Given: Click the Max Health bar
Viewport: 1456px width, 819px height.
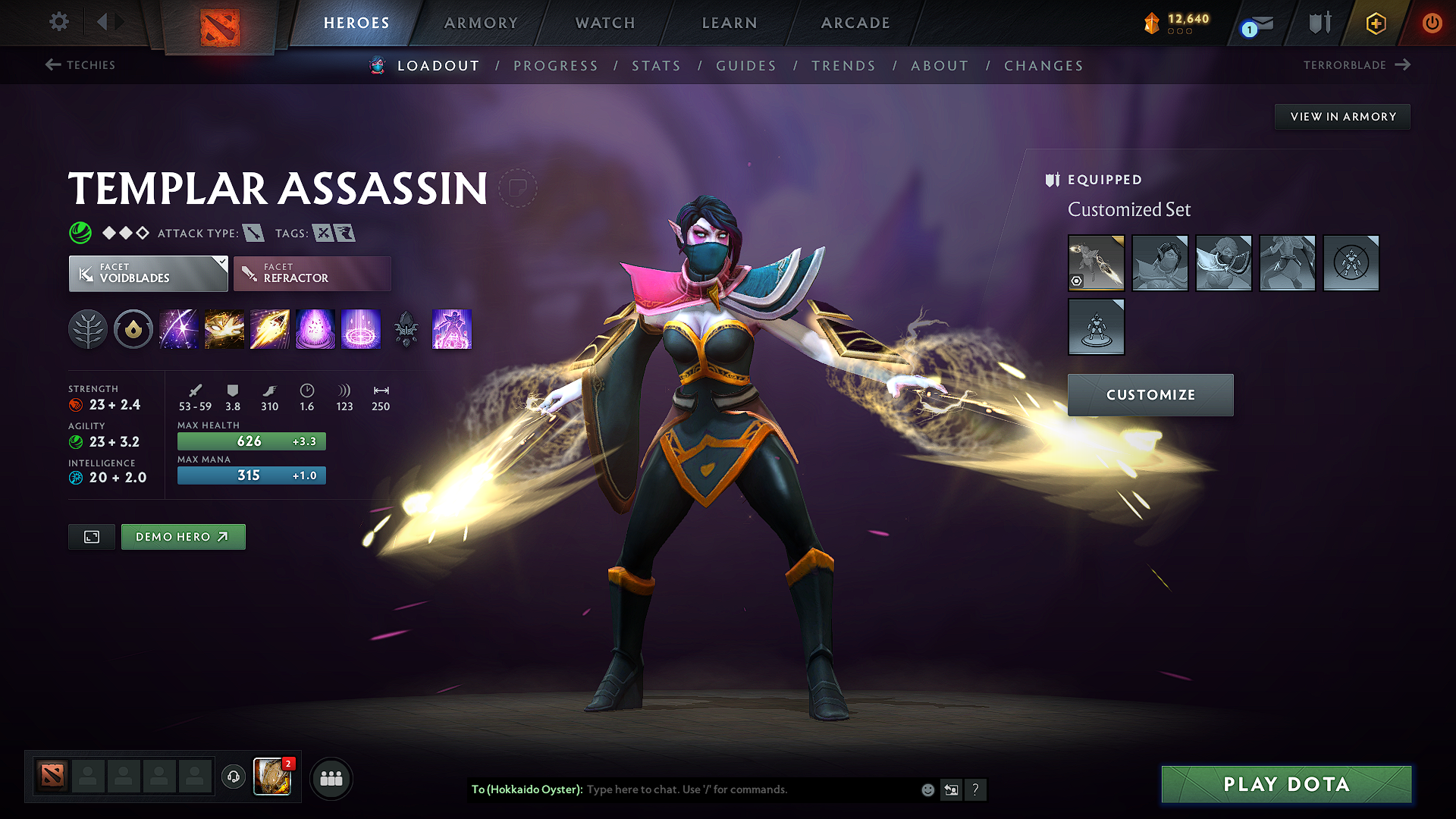Looking at the screenshot, I should pos(251,441).
